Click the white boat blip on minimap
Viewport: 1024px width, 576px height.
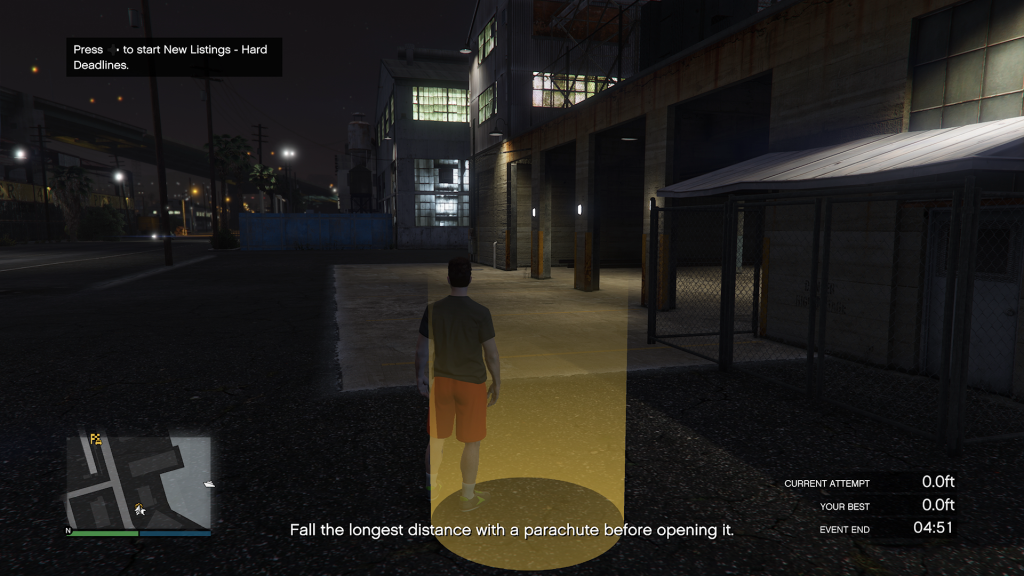click(x=207, y=484)
